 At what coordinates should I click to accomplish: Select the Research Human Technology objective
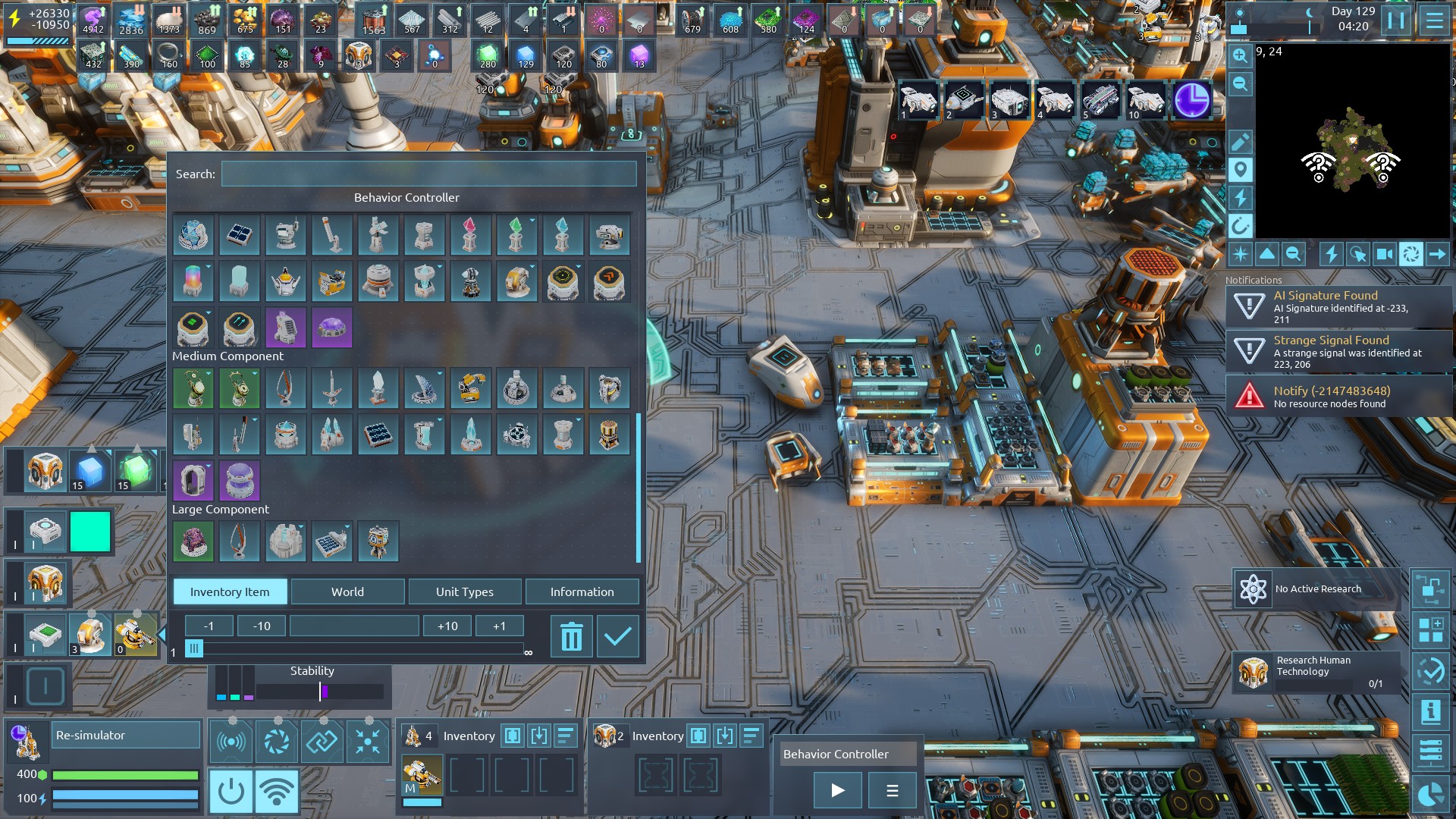(1317, 671)
